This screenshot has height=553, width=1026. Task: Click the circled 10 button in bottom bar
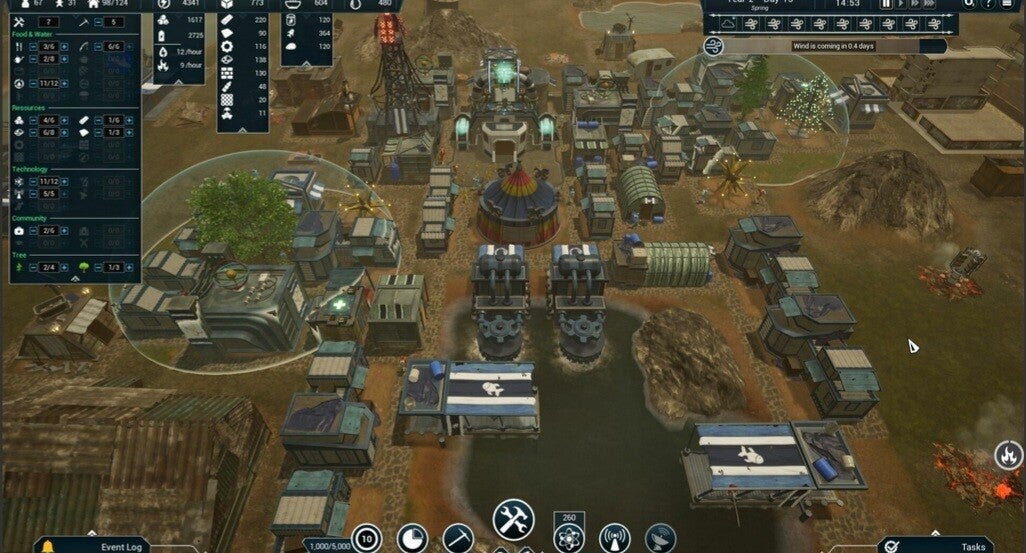point(367,539)
